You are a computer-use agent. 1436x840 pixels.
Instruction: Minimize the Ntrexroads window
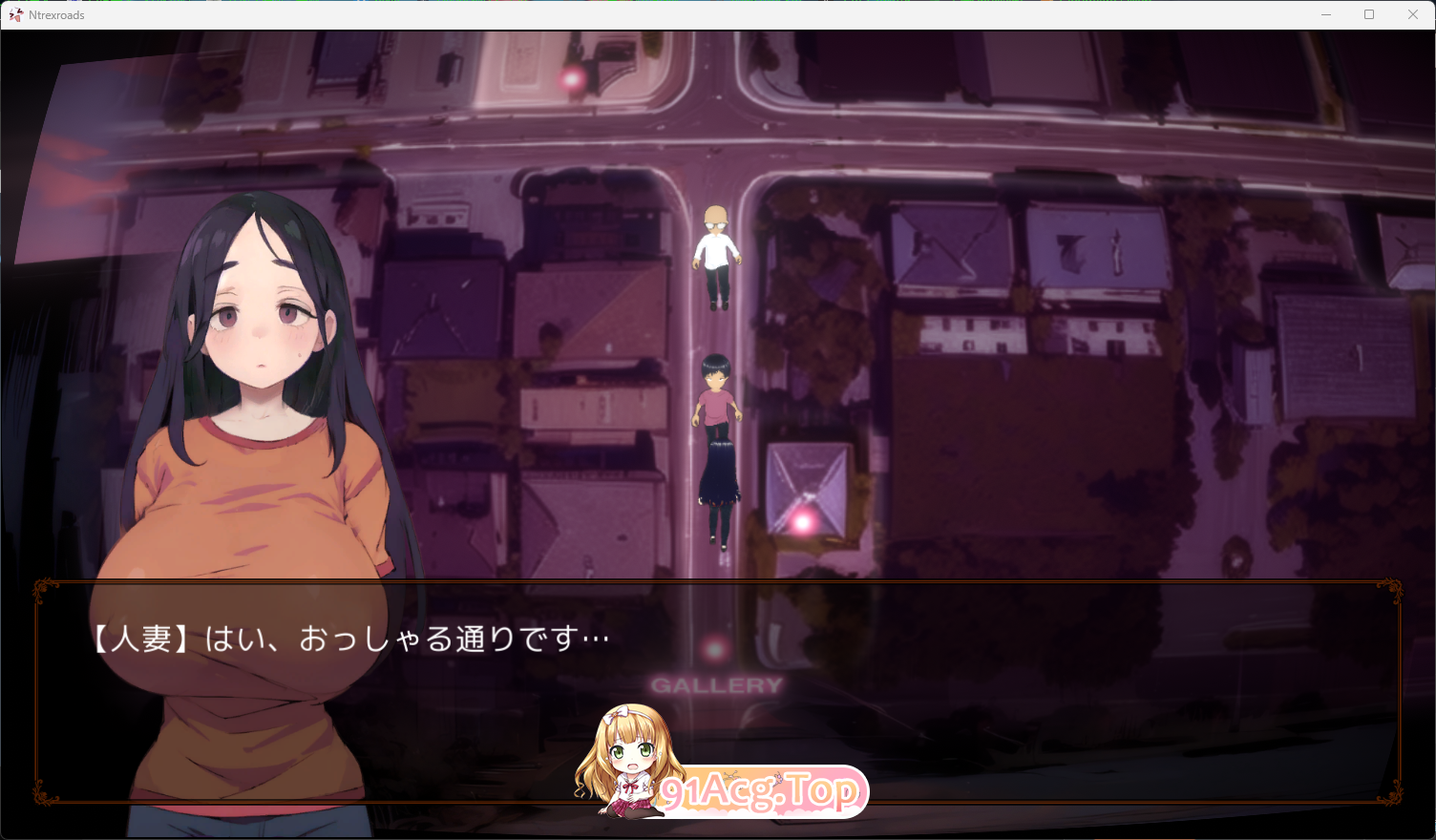(x=1326, y=14)
